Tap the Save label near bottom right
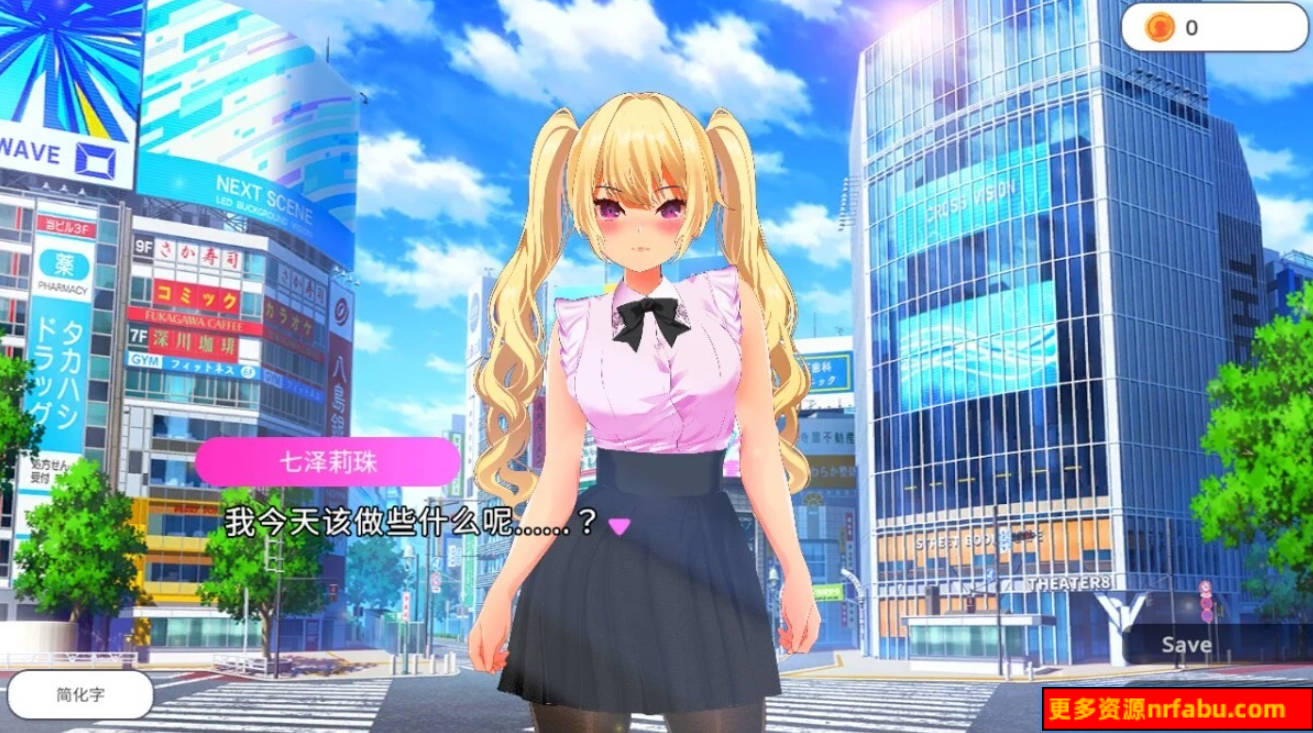 (x=1185, y=644)
